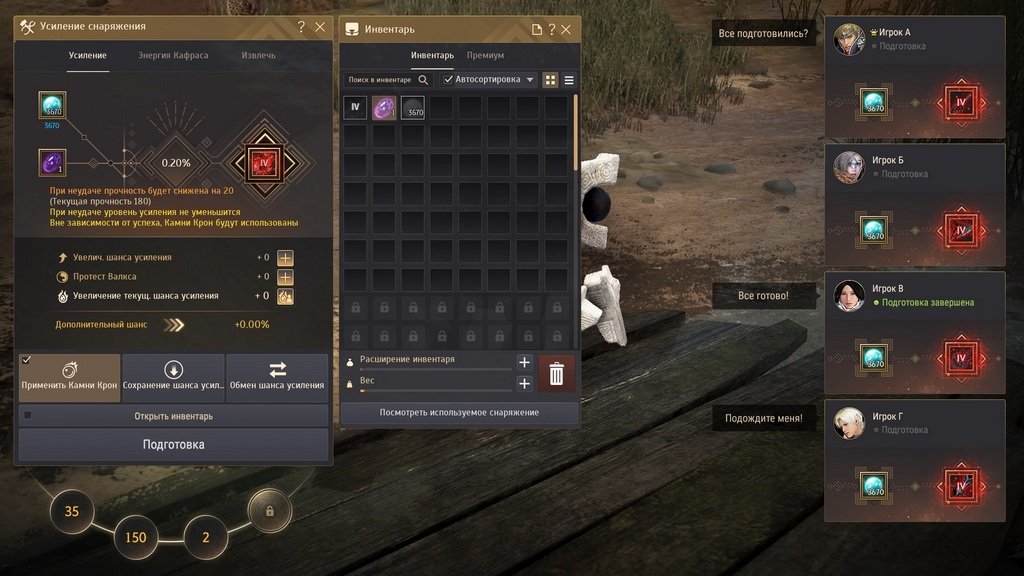Add Увелич. шанса усиления with plus
1024x576 pixels.
click(x=285, y=258)
